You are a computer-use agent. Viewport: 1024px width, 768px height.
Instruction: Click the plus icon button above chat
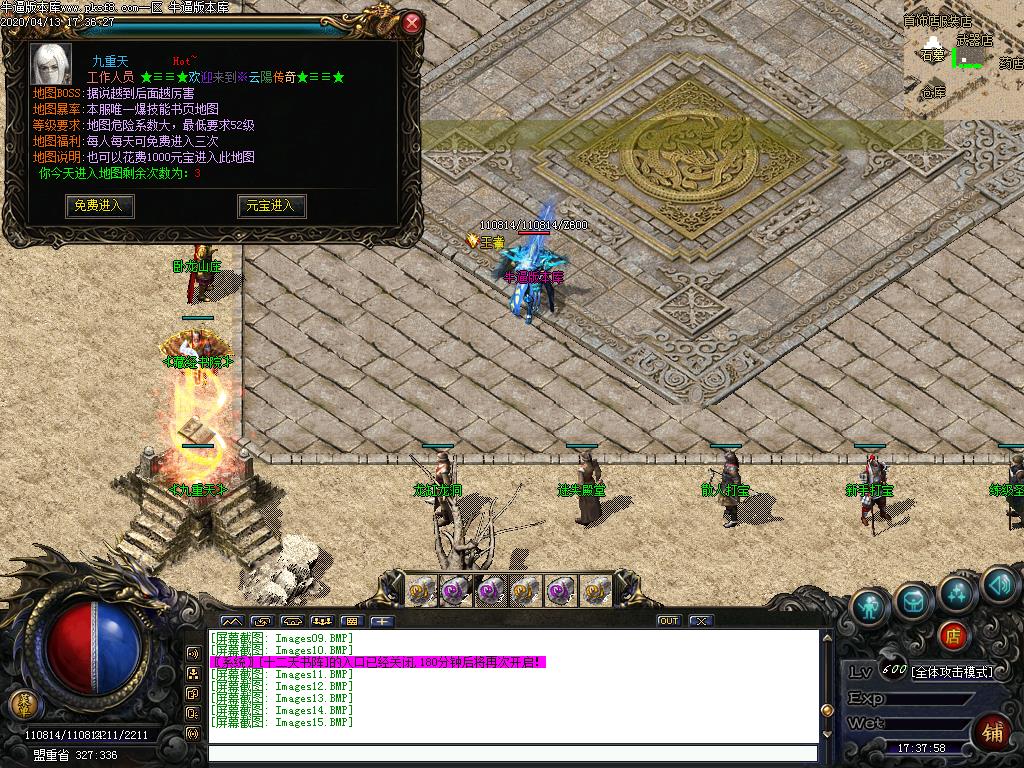click(383, 621)
